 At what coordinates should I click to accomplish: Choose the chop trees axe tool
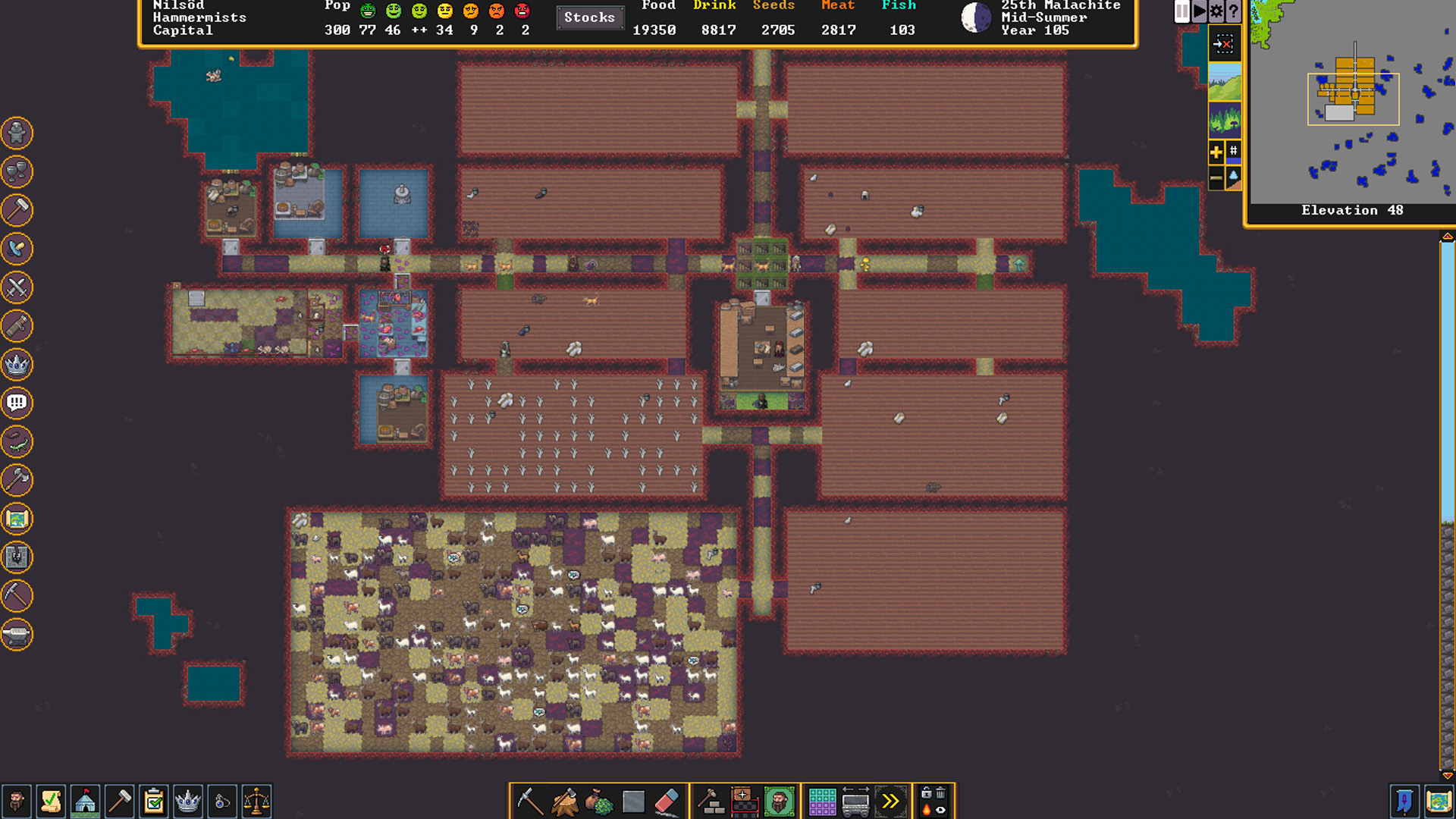(564, 802)
